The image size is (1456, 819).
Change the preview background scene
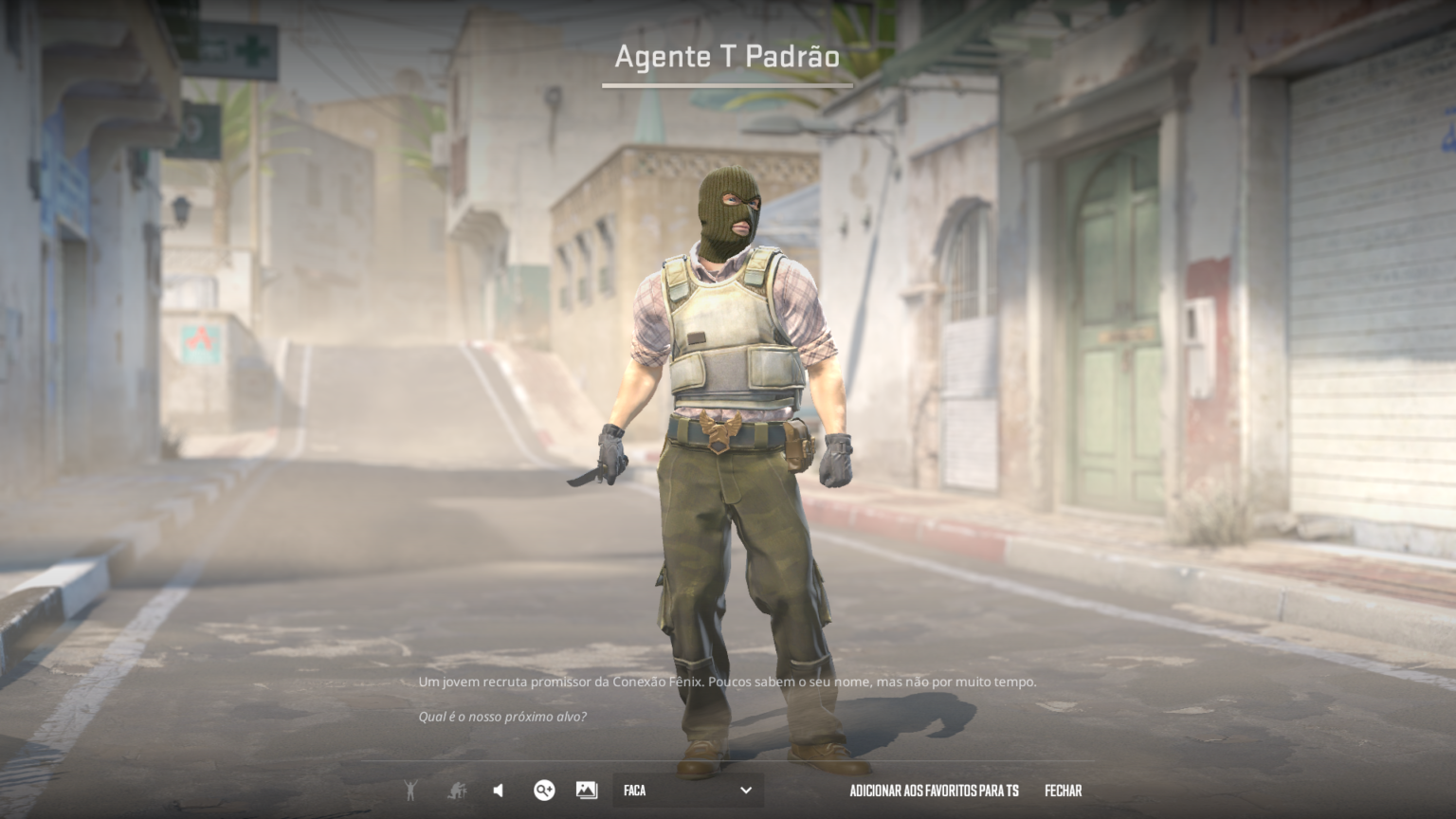point(585,790)
